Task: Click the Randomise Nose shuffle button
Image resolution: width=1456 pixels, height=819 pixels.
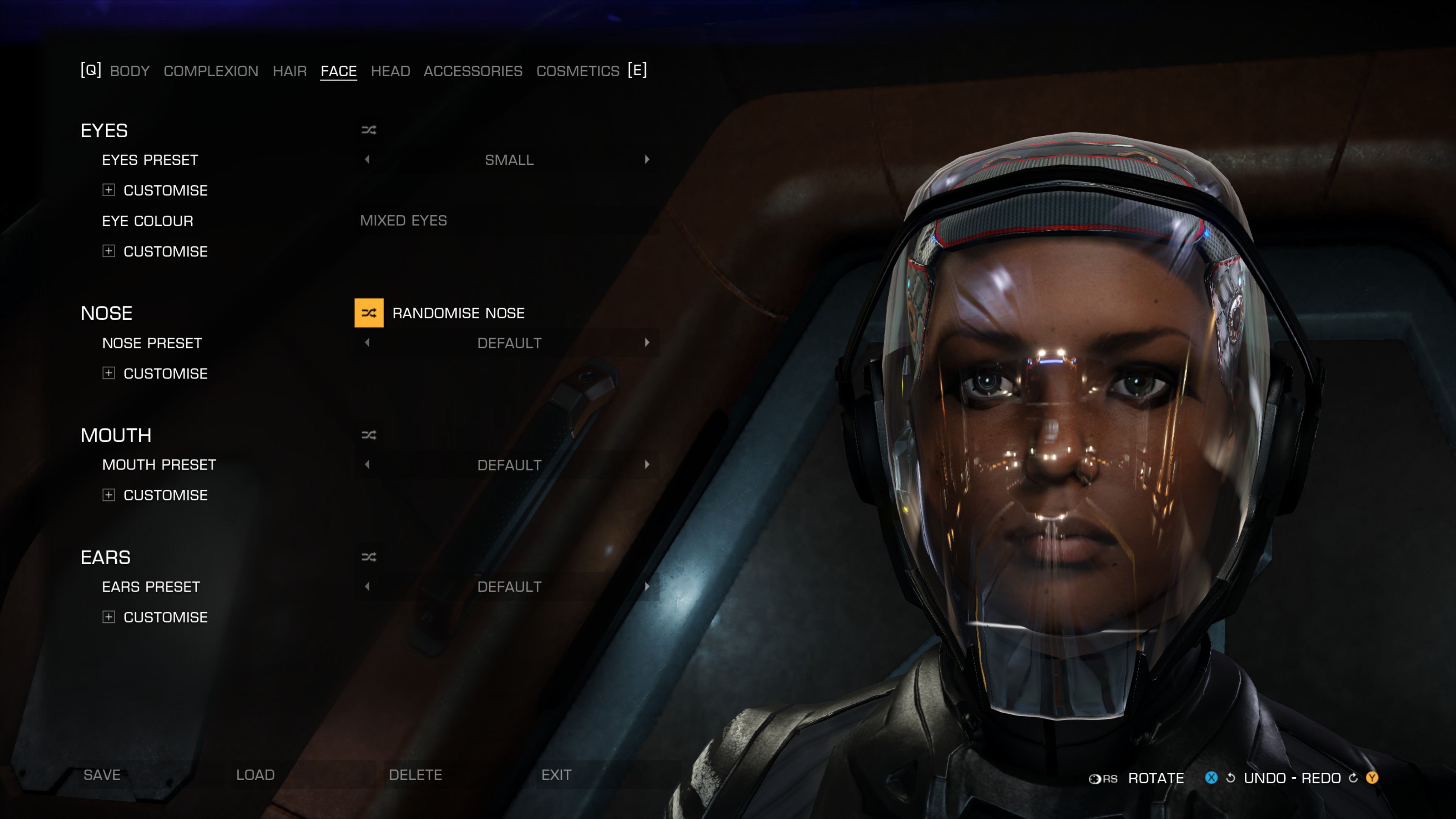Action: 369,312
